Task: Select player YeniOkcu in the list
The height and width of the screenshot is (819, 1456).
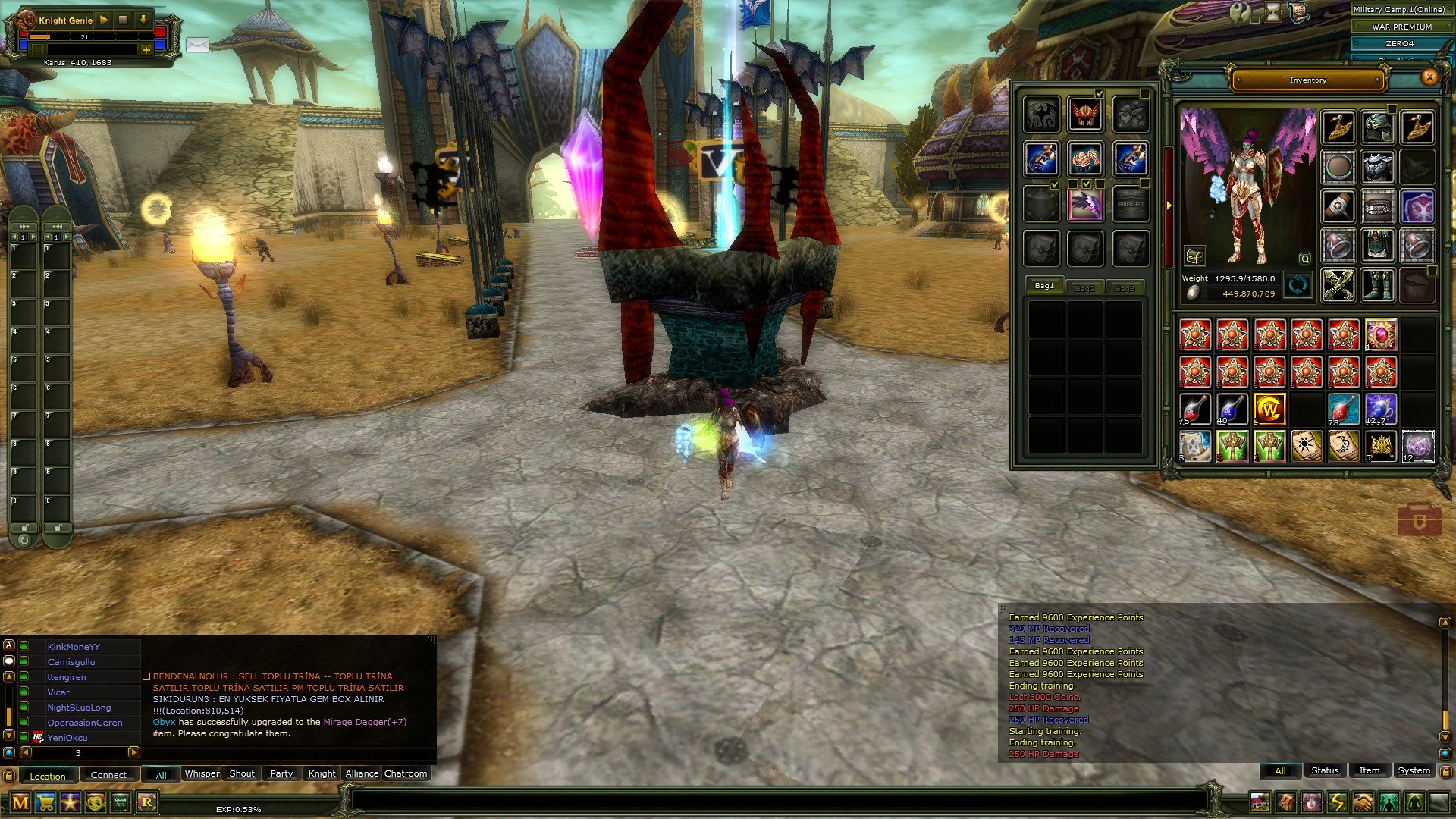Action: 67,738
